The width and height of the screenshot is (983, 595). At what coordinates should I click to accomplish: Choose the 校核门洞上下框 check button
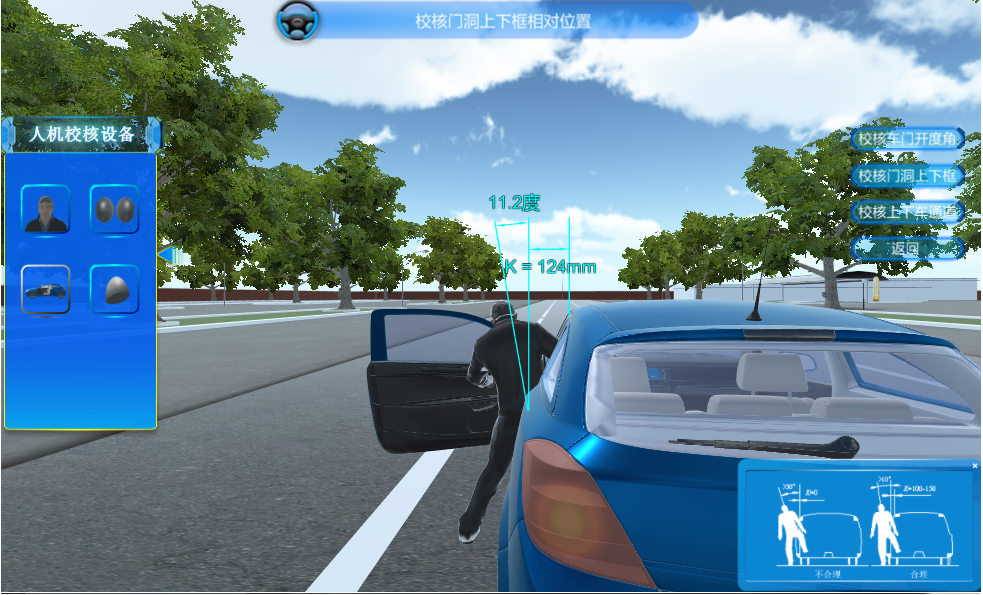(907, 176)
